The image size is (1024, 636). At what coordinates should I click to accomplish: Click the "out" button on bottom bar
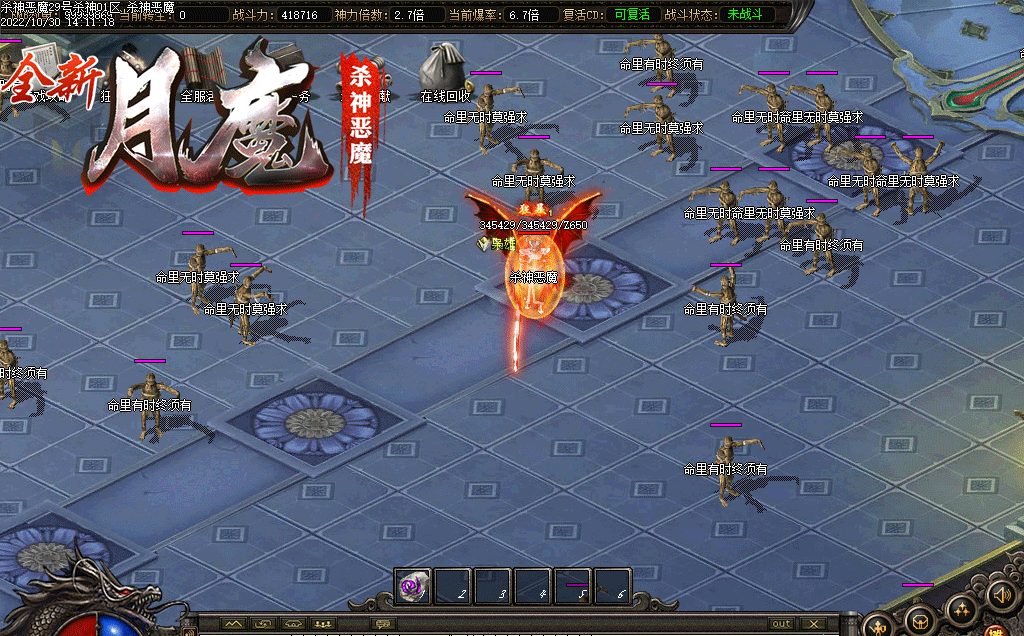pos(781,624)
